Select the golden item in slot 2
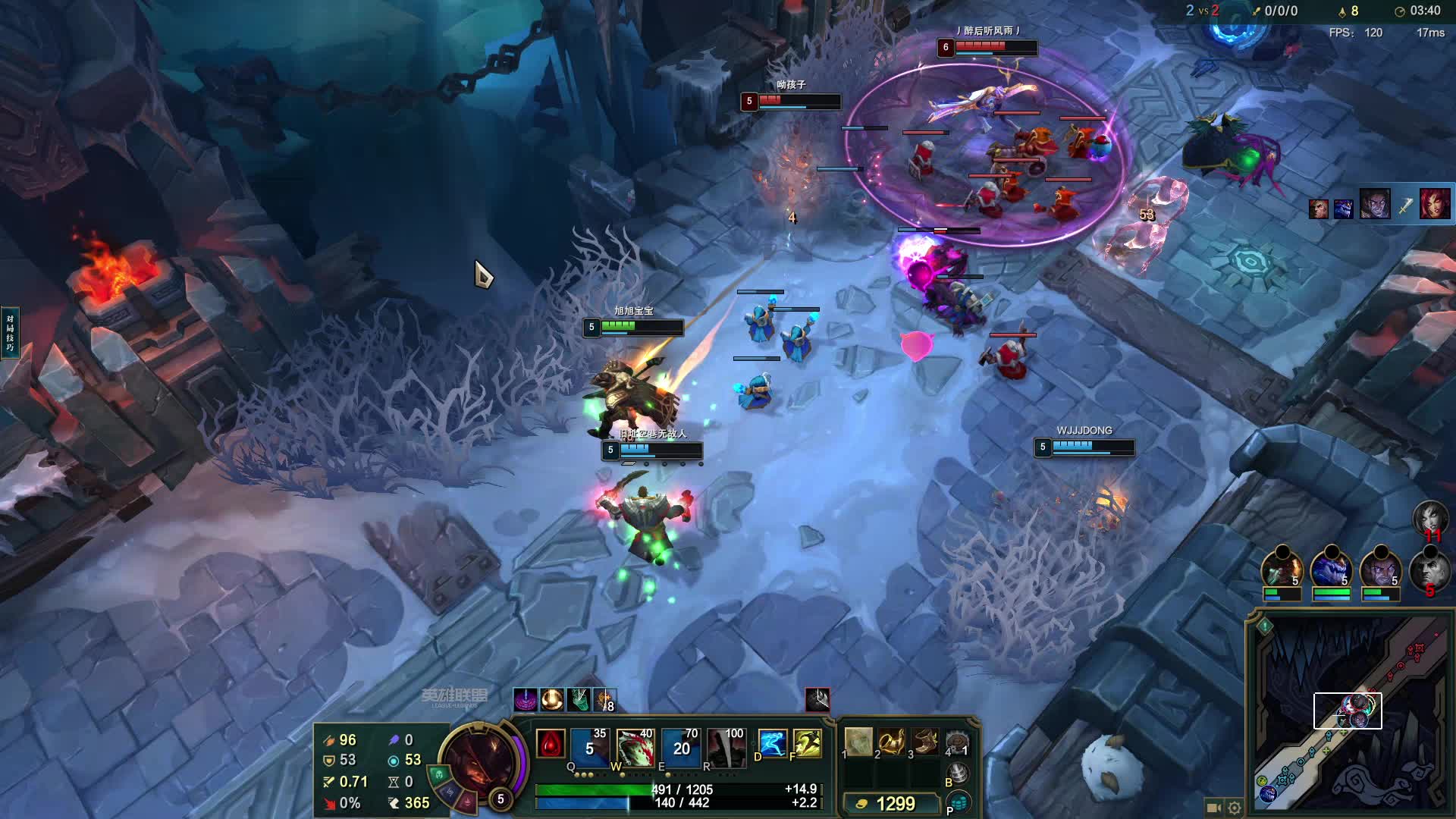Image resolution: width=1456 pixels, height=819 pixels. click(x=892, y=742)
